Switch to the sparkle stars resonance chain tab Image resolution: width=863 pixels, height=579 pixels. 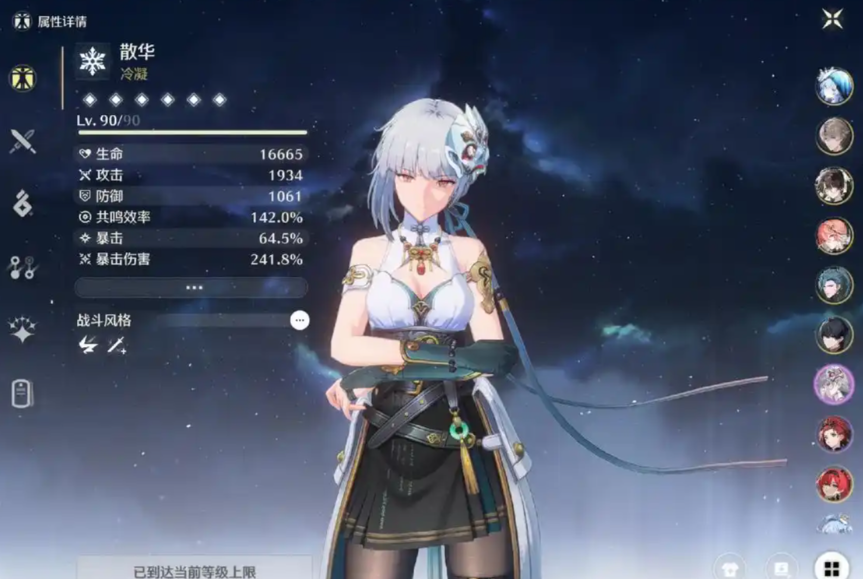tap(22, 329)
